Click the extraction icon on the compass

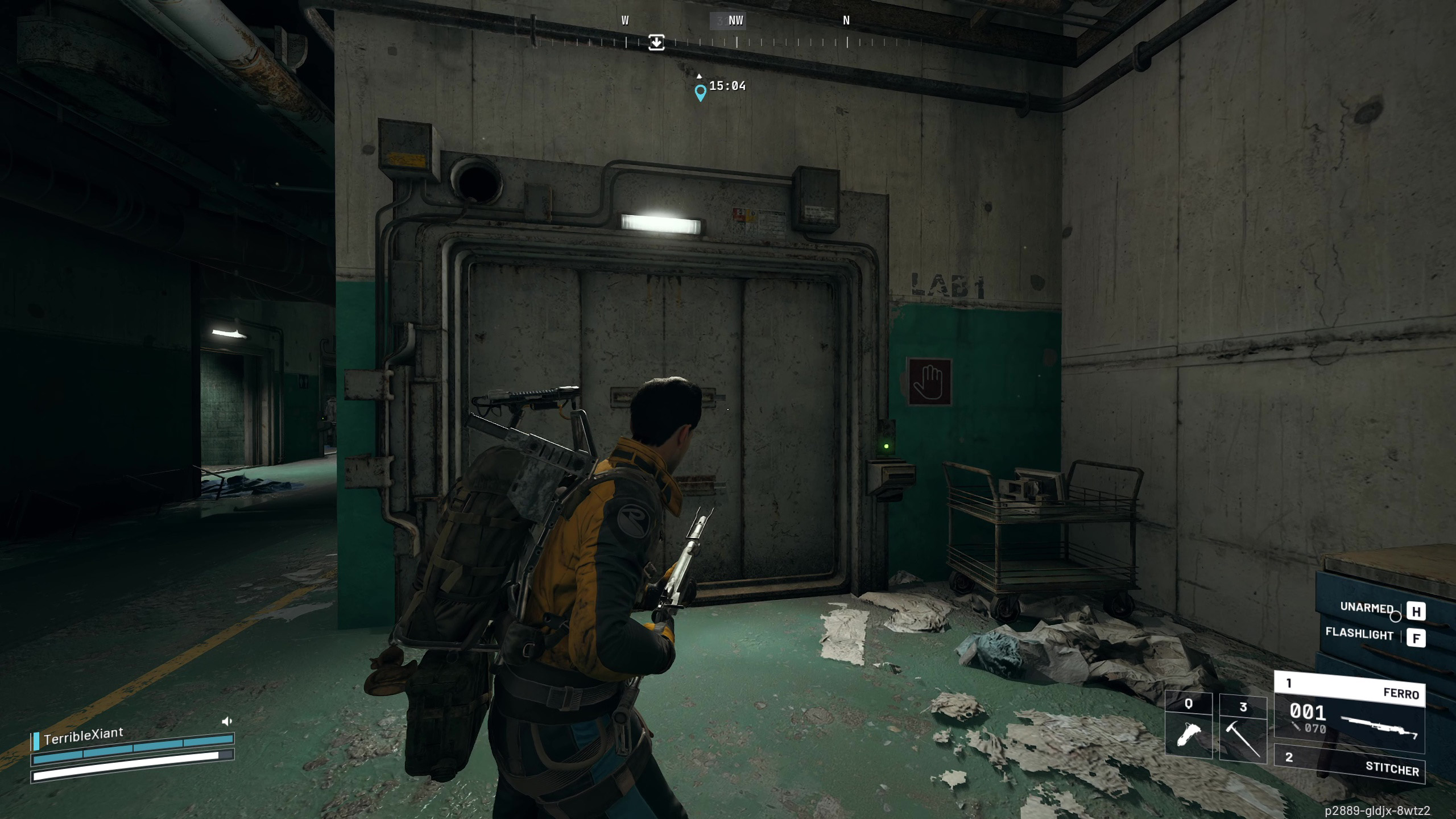[x=656, y=42]
